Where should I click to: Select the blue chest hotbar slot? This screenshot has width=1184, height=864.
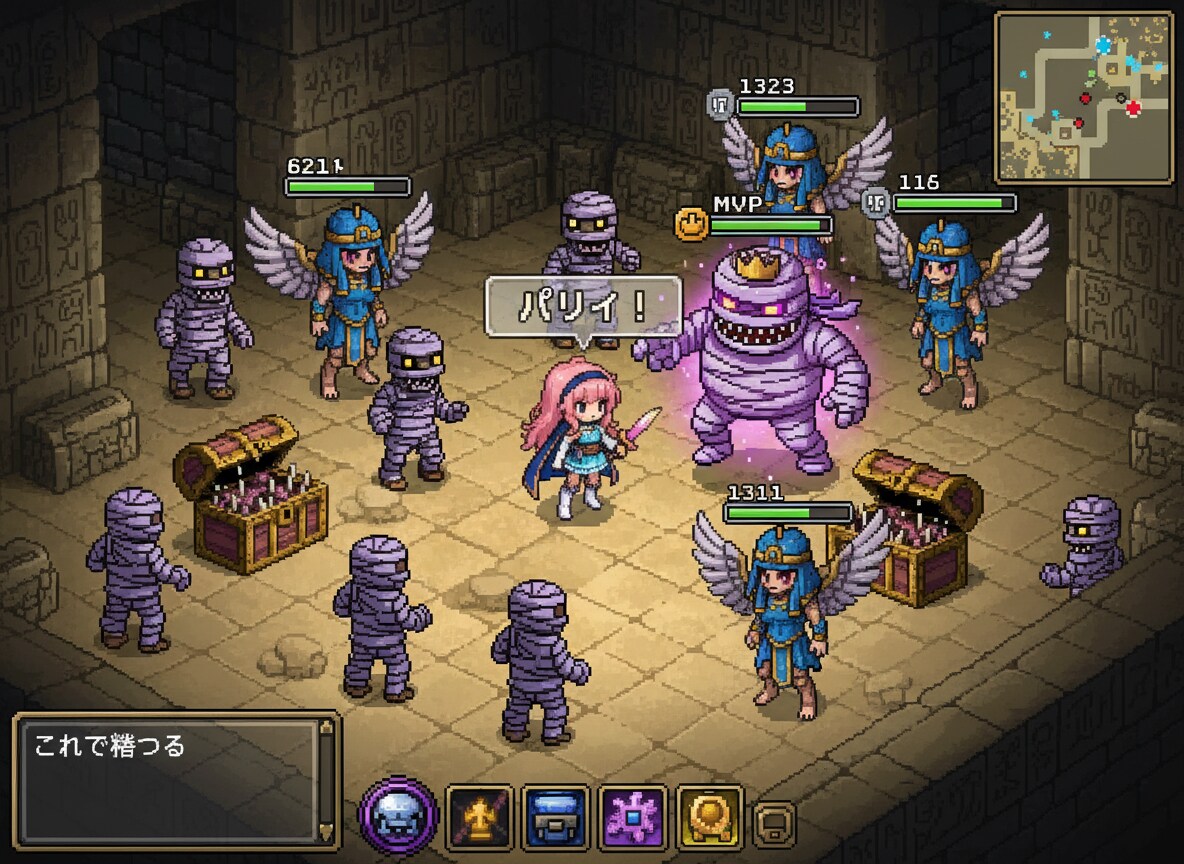(x=556, y=818)
